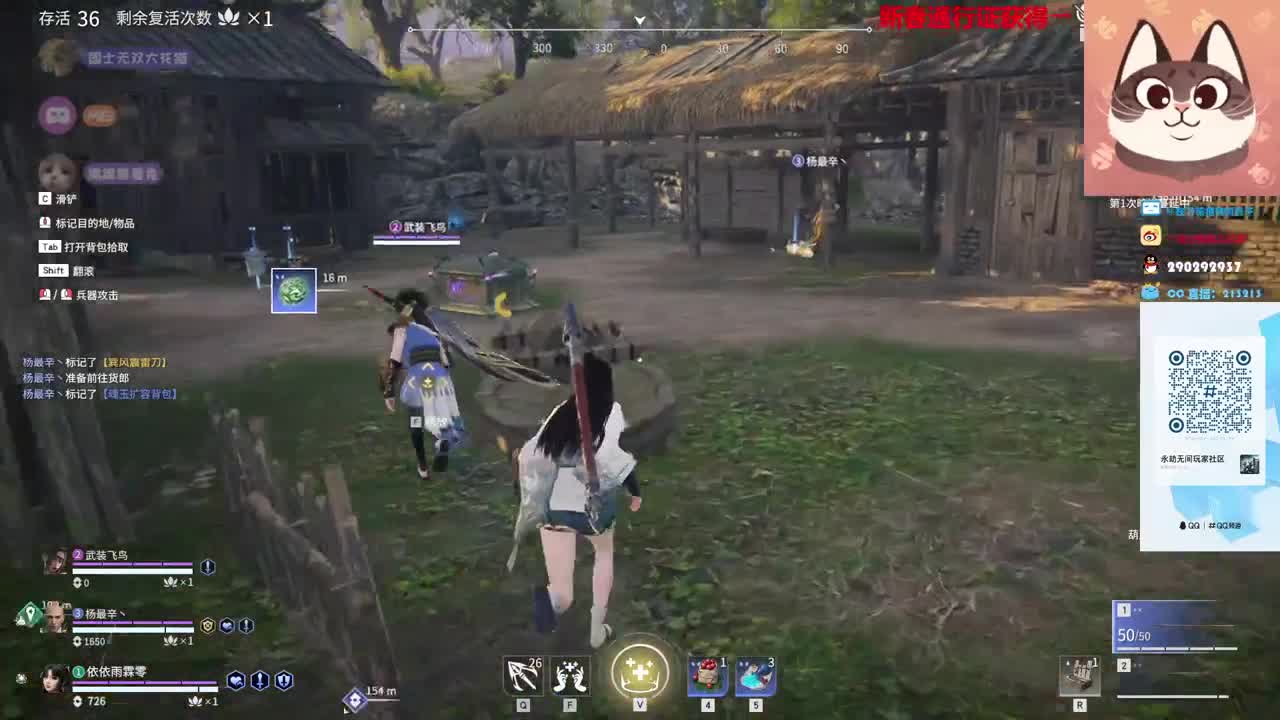Toggle 杨最辛's microphone icon
This screenshot has height=720, width=1280.
pyautogui.click(x=245, y=625)
